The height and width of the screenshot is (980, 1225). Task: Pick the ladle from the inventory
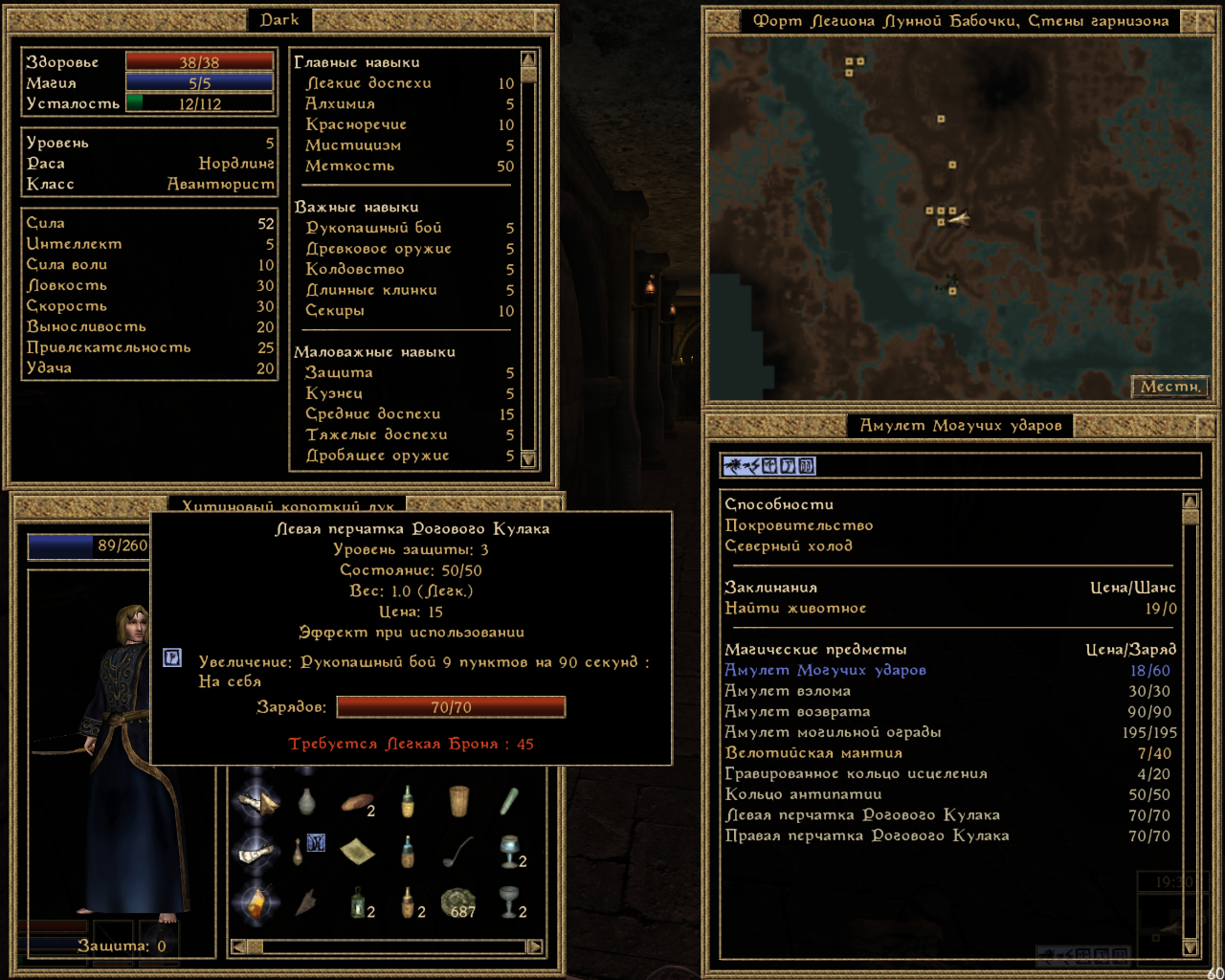click(x=457, y=851)
